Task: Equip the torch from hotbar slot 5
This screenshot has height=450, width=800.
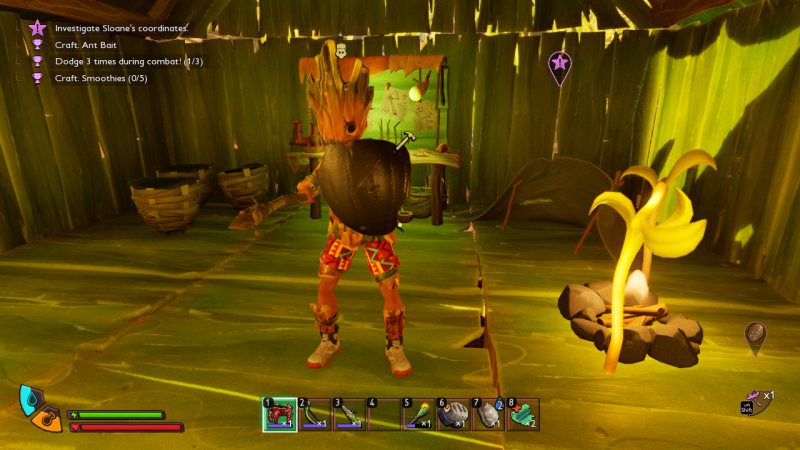Action: (x=418, y=414)
